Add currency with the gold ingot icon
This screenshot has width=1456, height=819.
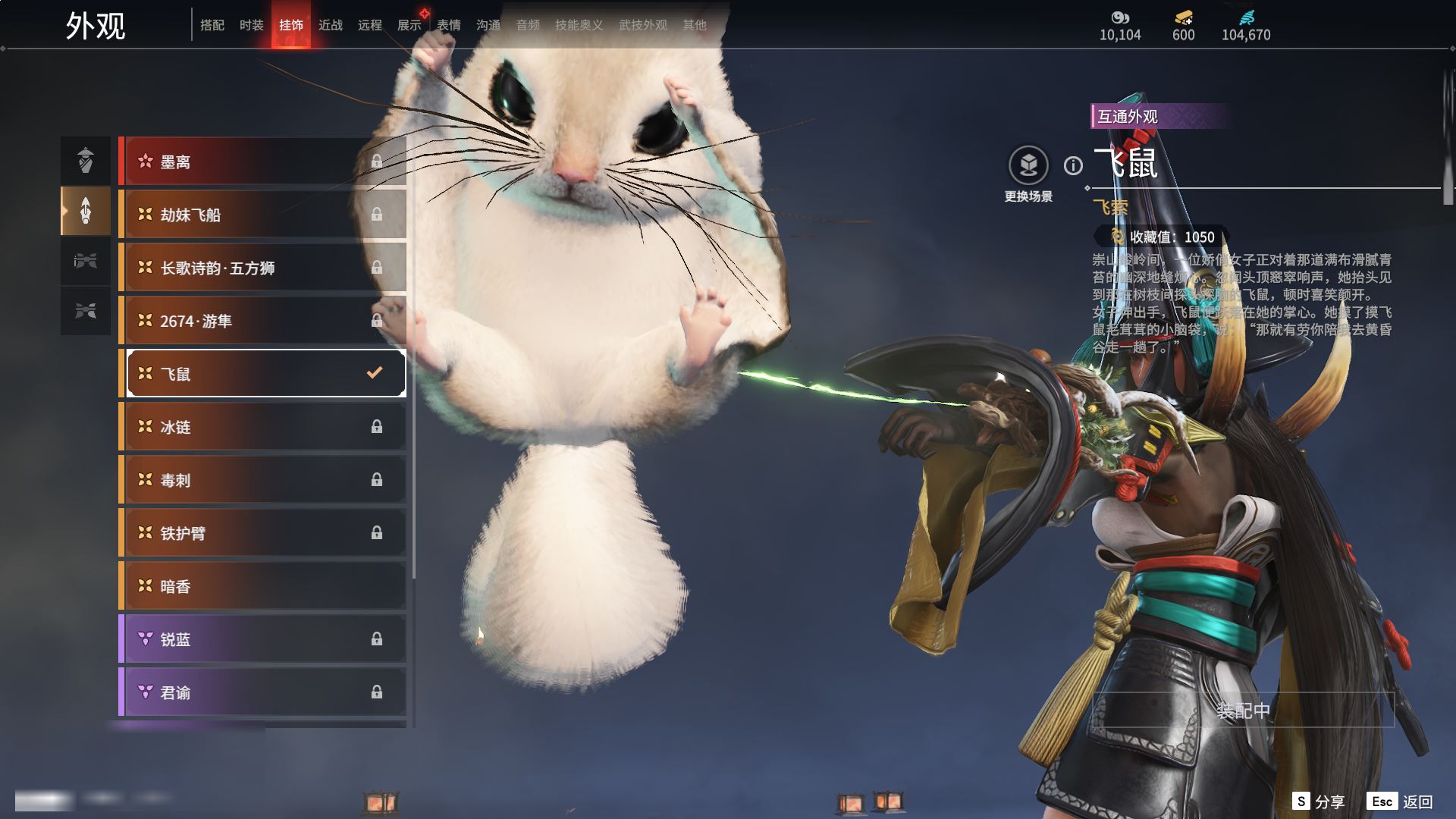click(1183, 17)
